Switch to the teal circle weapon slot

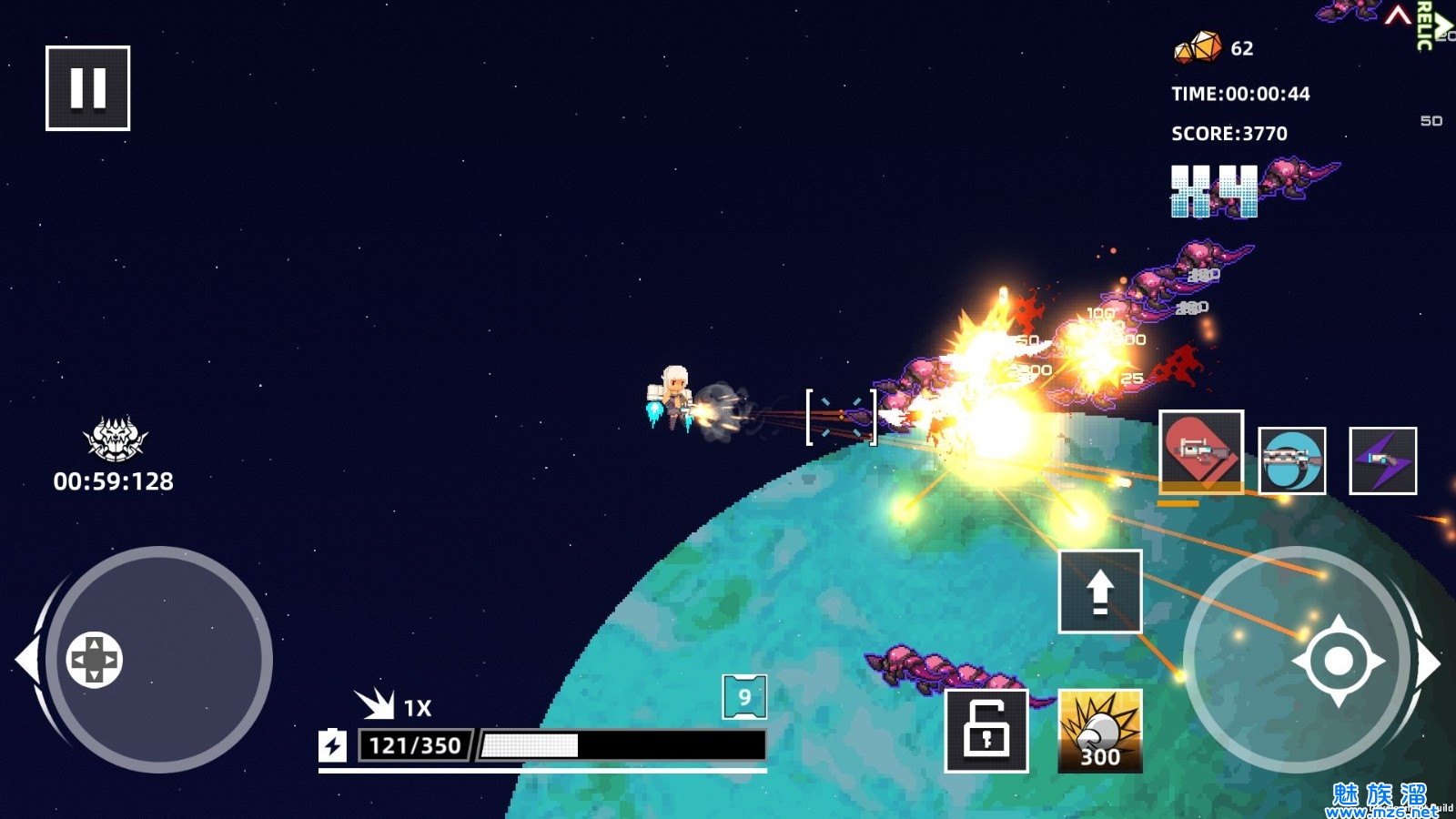point(1292,460)
